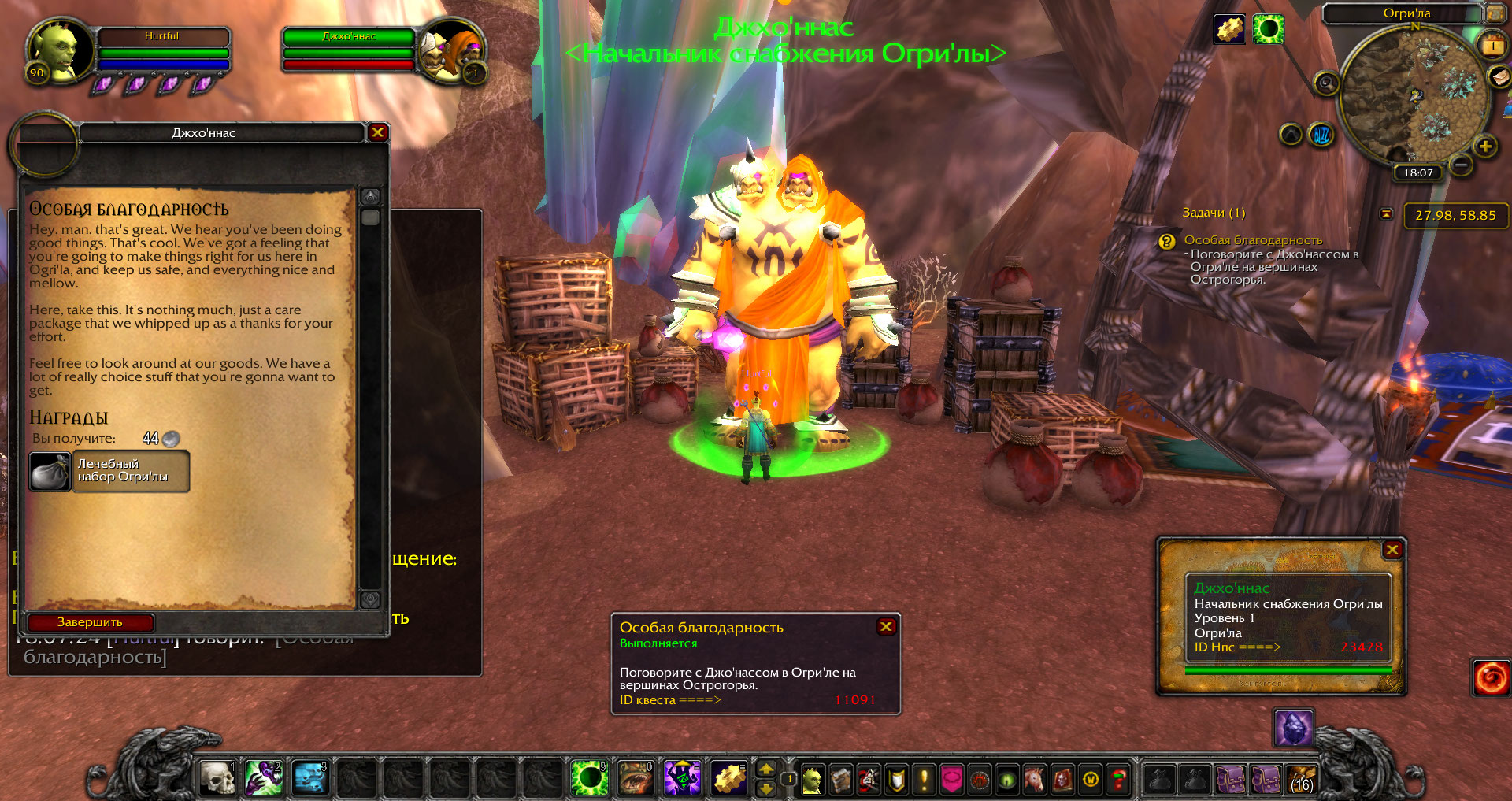The width and height of the screenshot is (1512, 801).
Task: Open the mail envelope icon by the minimap
Action: (x=1499, y=76)
